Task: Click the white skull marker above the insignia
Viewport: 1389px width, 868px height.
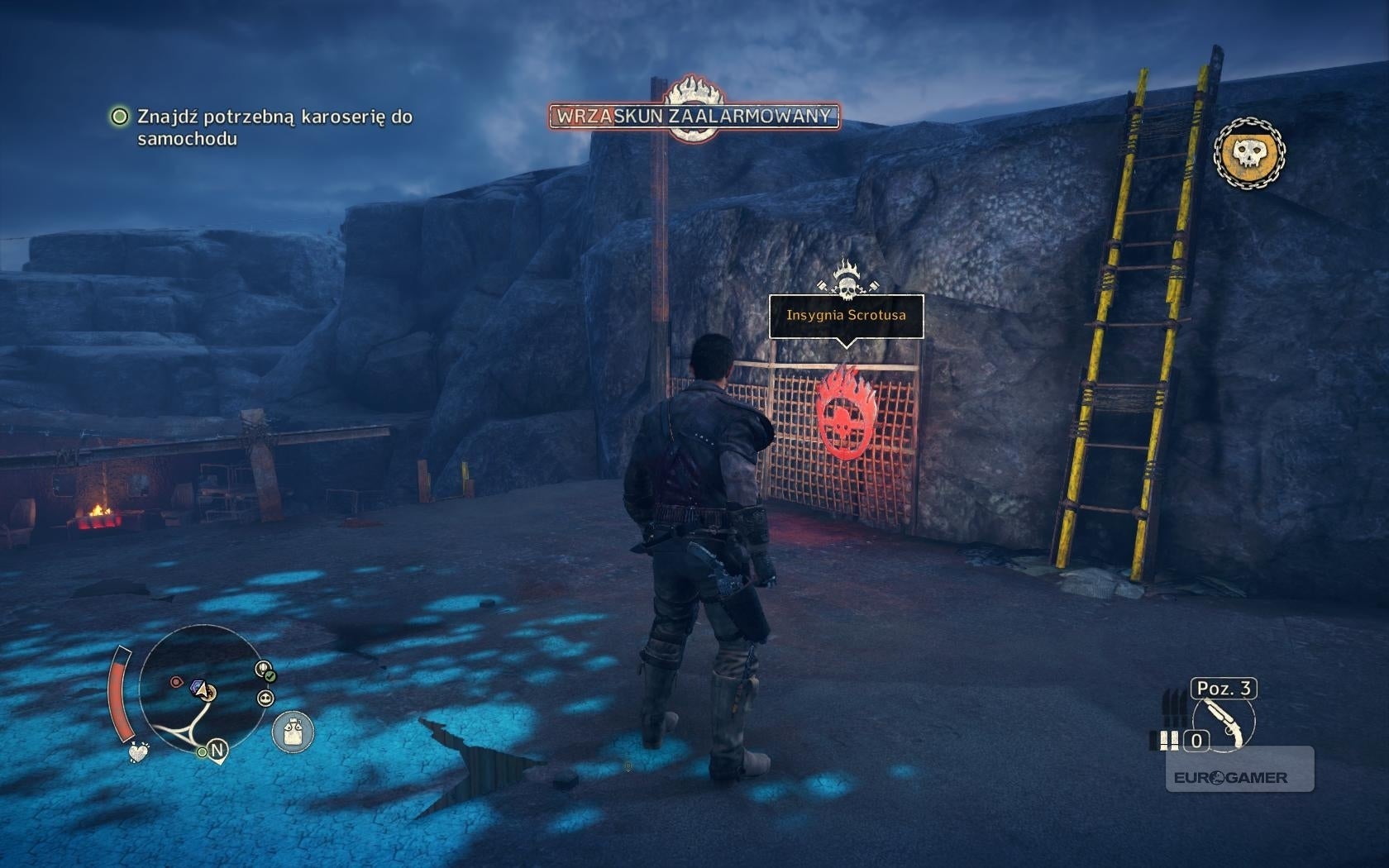Action: (x=846, y=279)
